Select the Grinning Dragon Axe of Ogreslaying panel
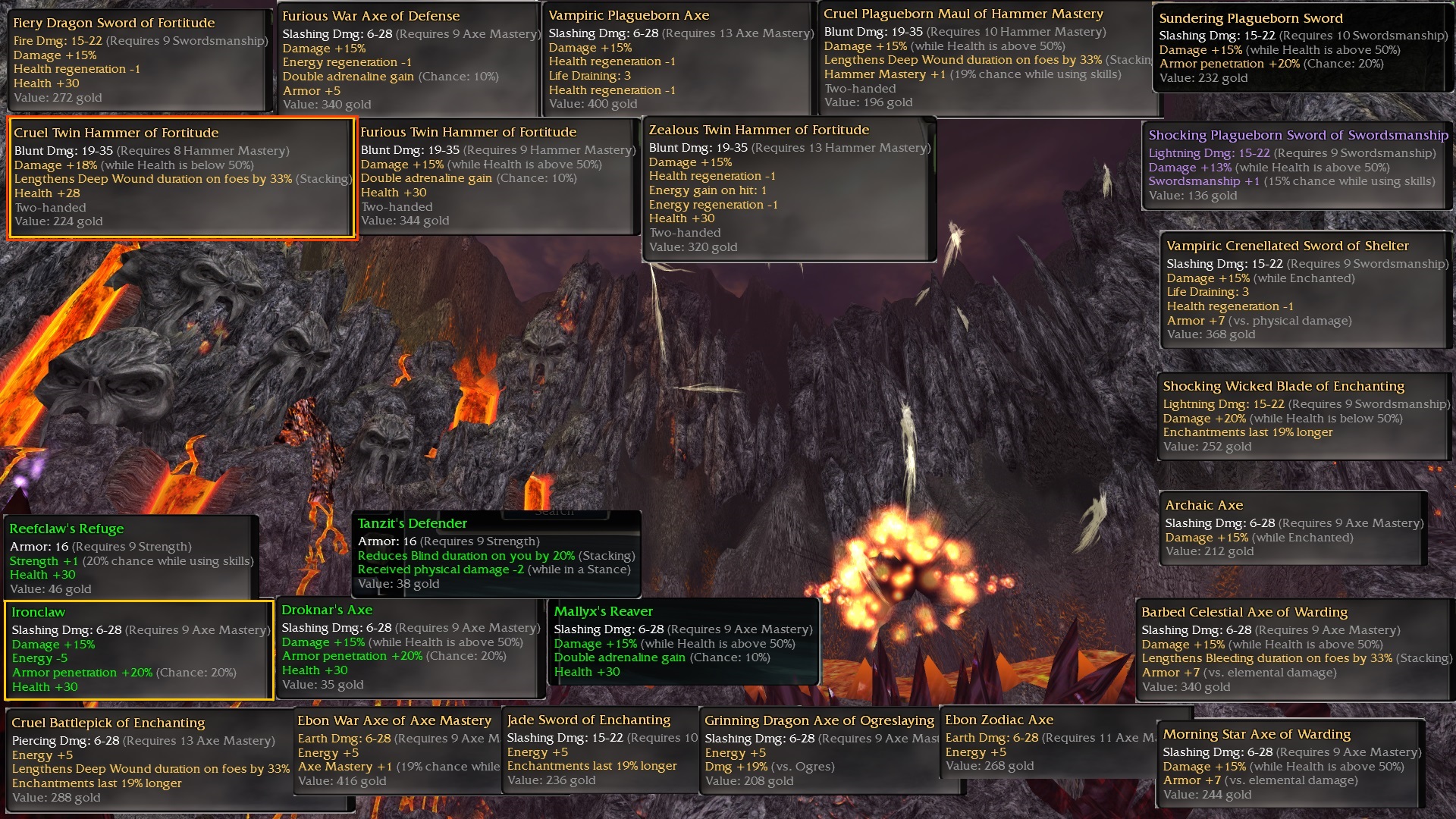1456x819 pixels. coord(819,752)
